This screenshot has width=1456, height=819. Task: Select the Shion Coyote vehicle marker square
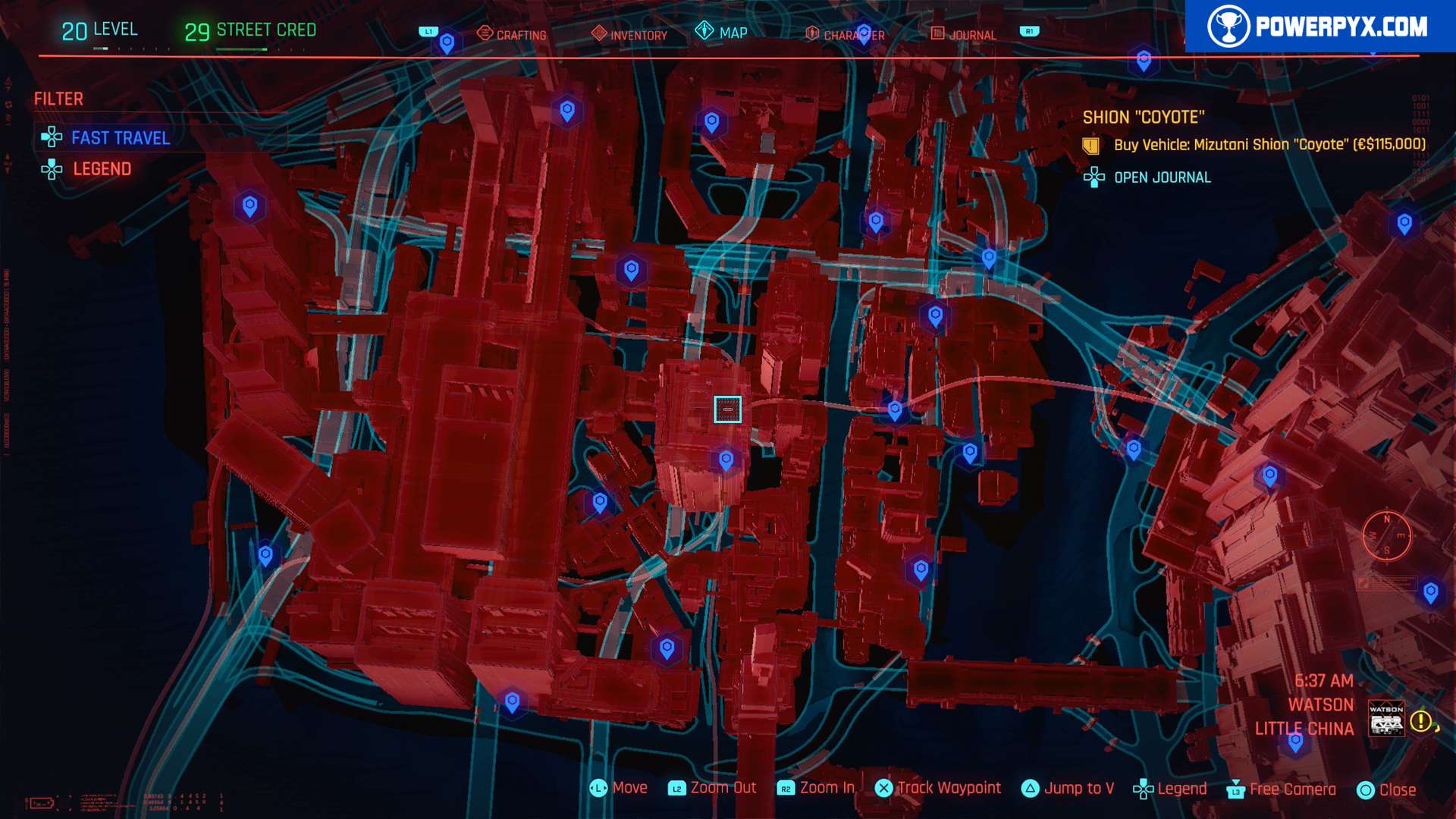727,409
